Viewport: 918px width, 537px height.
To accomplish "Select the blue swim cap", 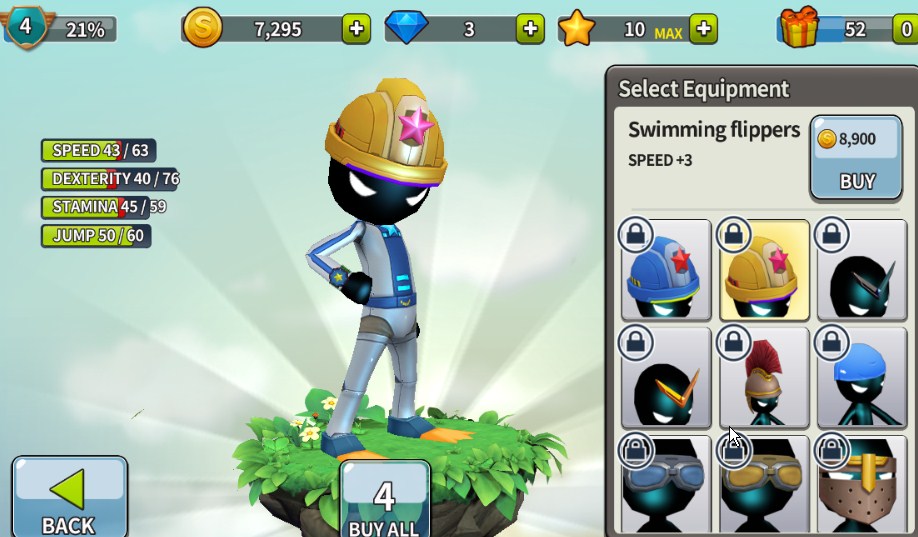I will 862,377.
